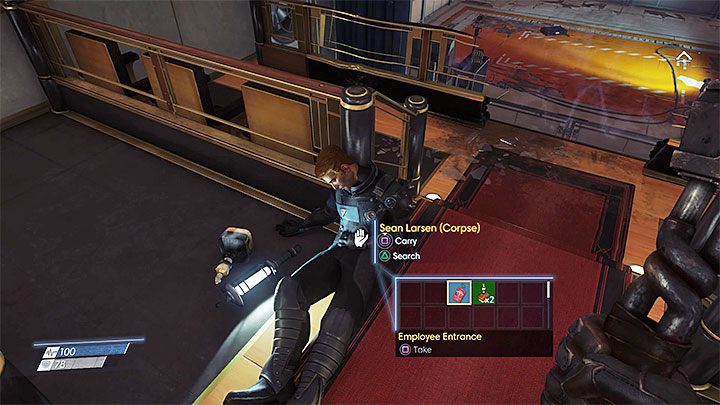Viewport: 720px width, 405px height.
Task: Click the loot panel scrollbar
Action: 548,292
